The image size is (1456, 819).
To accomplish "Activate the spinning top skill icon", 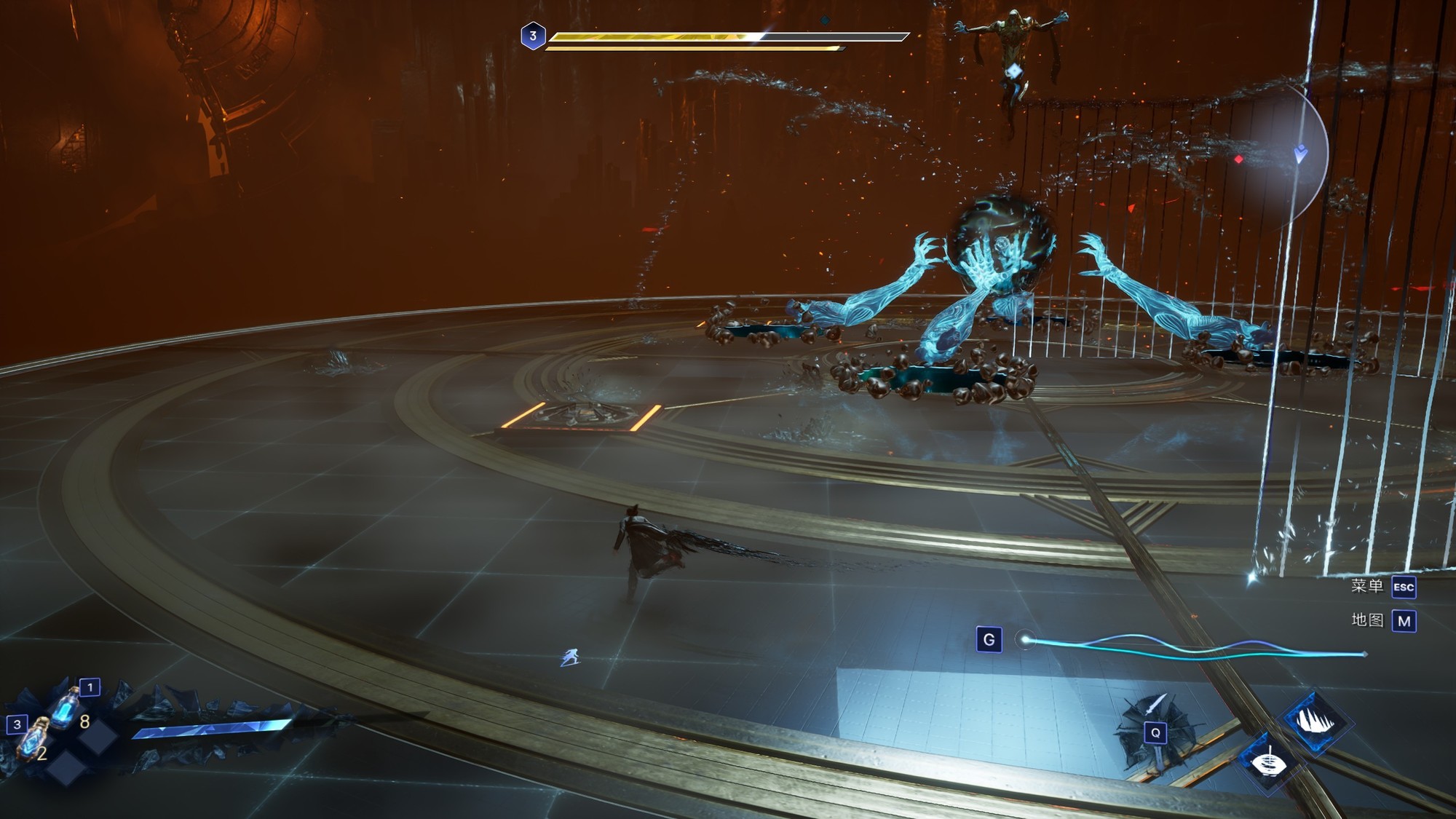I will point(1269,762).
